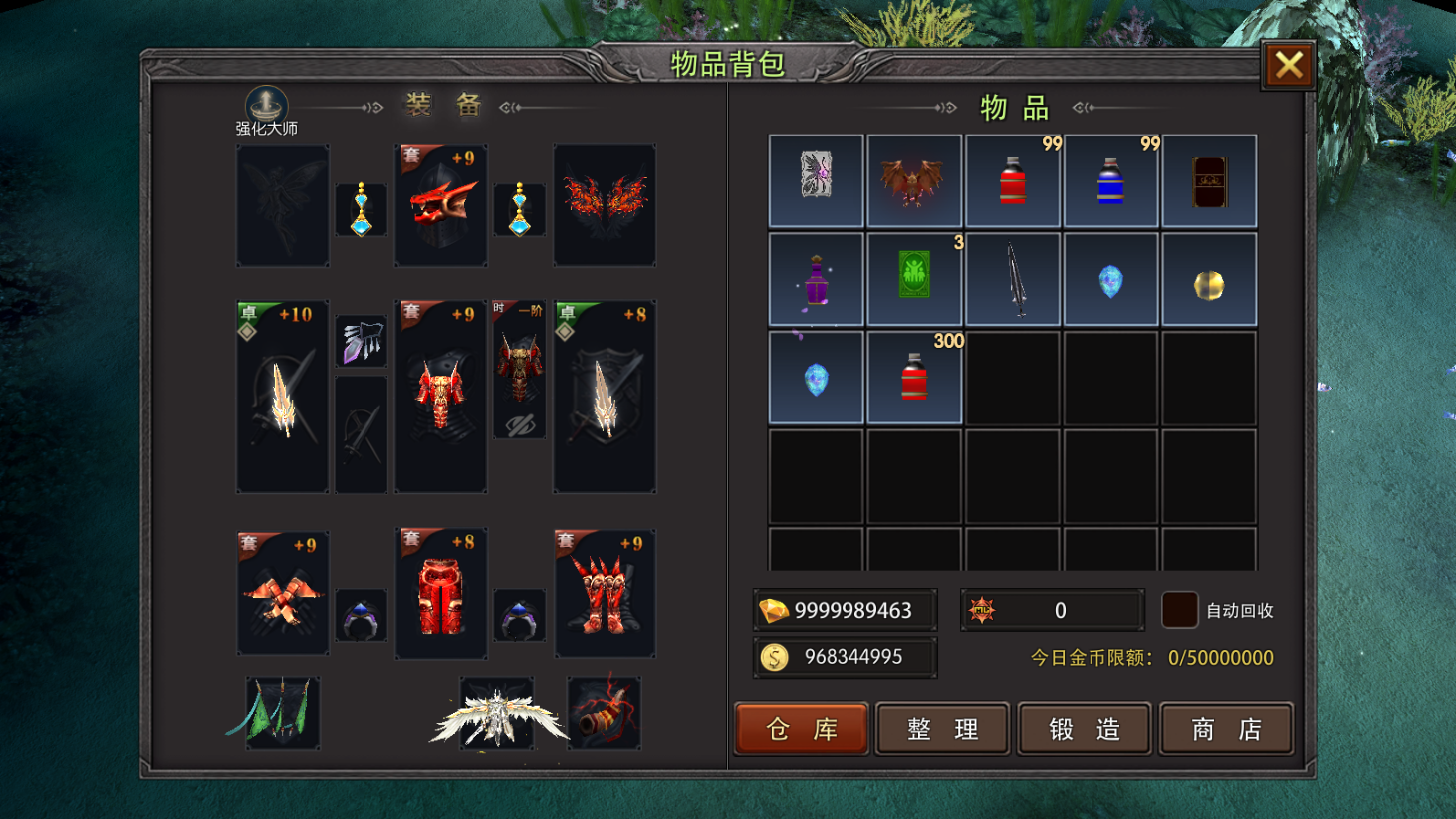Screen dimensions: 1456x819
Task: Open the 仓库 warehouse
Action: (802, 729)
